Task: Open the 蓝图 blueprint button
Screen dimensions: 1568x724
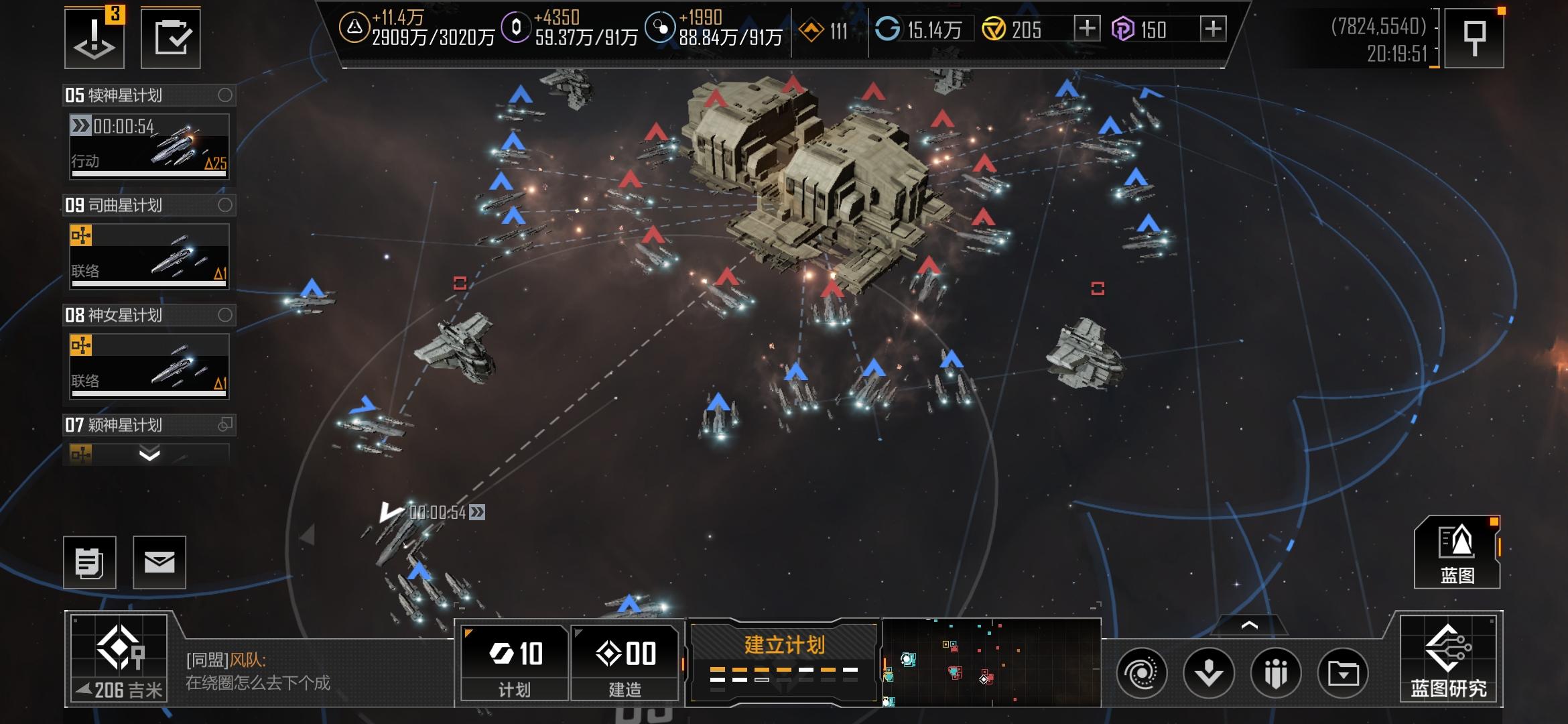Action: (1457, 552)
